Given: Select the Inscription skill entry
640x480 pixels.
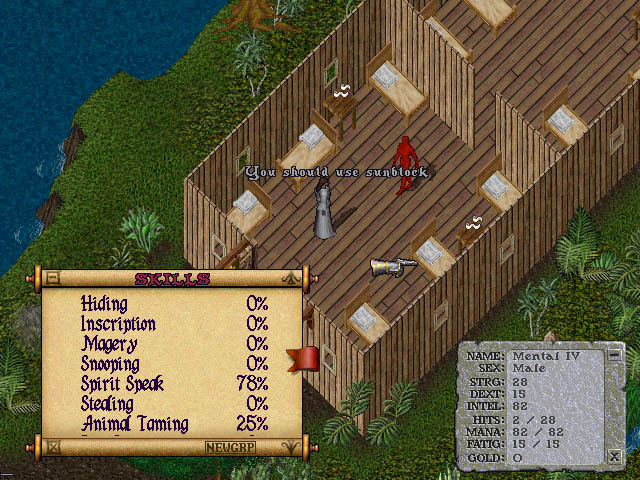Looking at the screenshot, I should tap(118, 324).
